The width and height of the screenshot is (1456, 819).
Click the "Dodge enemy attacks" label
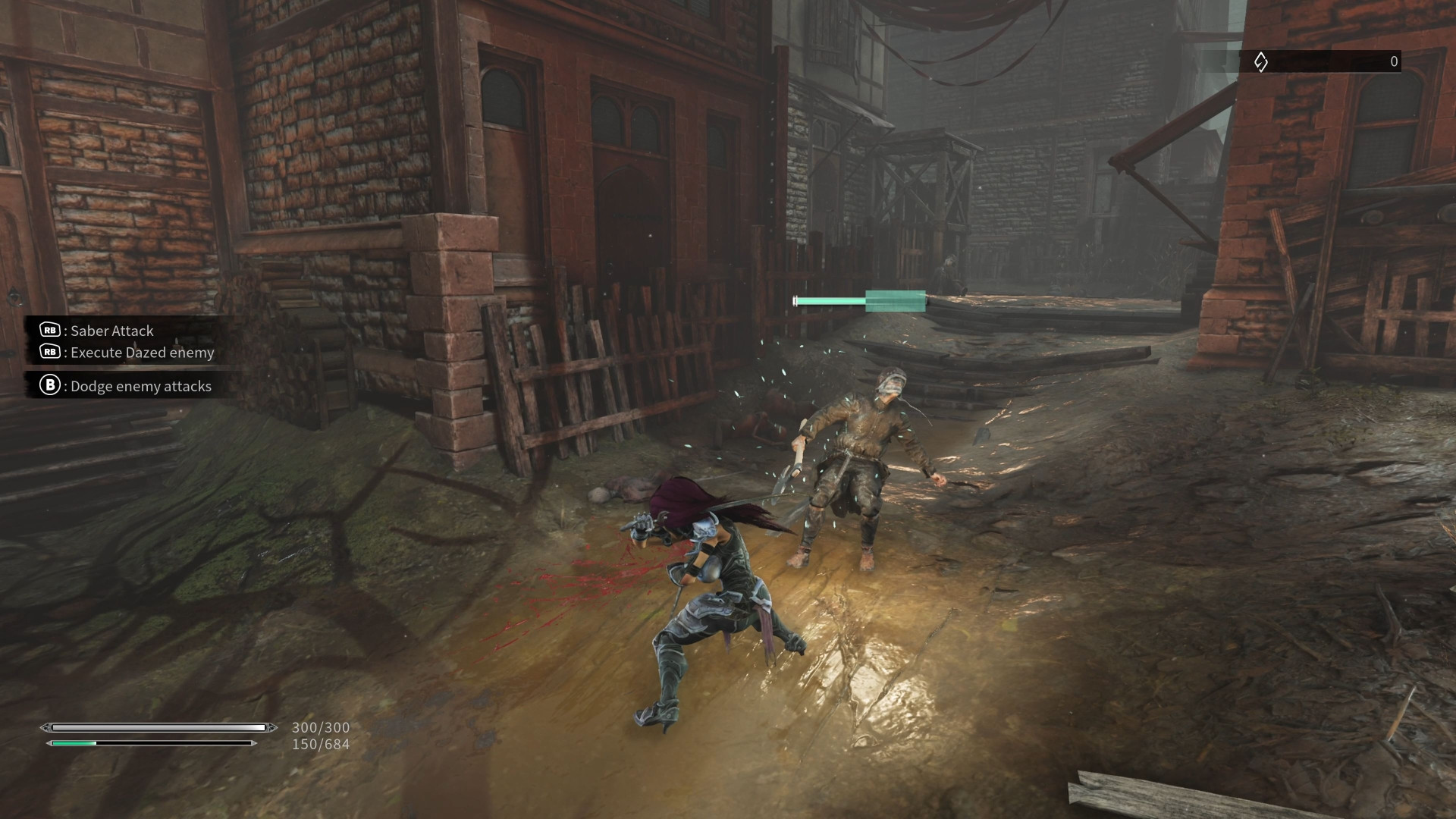tap(140, 387)
